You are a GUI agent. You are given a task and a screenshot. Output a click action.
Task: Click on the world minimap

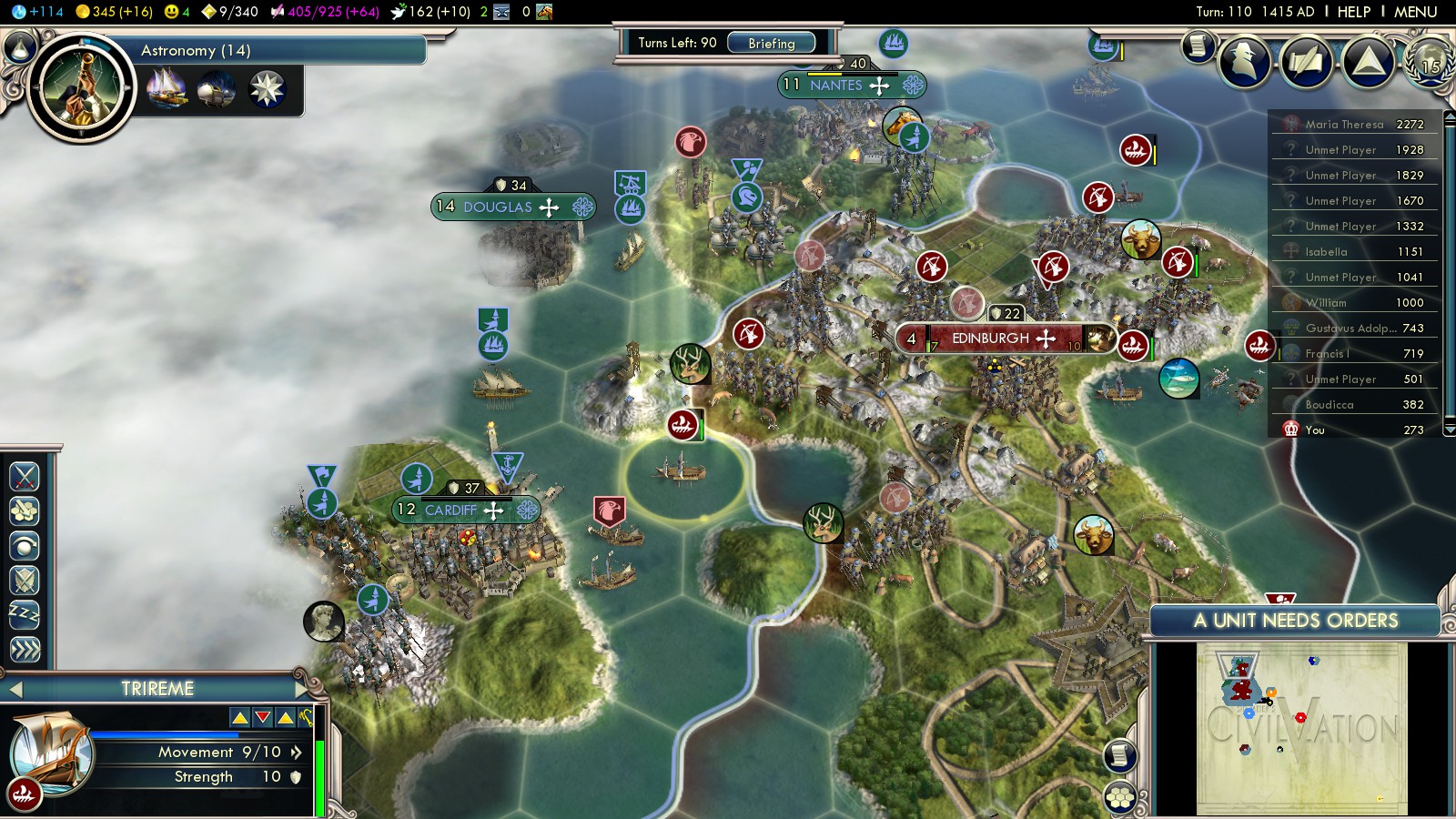1301,728
